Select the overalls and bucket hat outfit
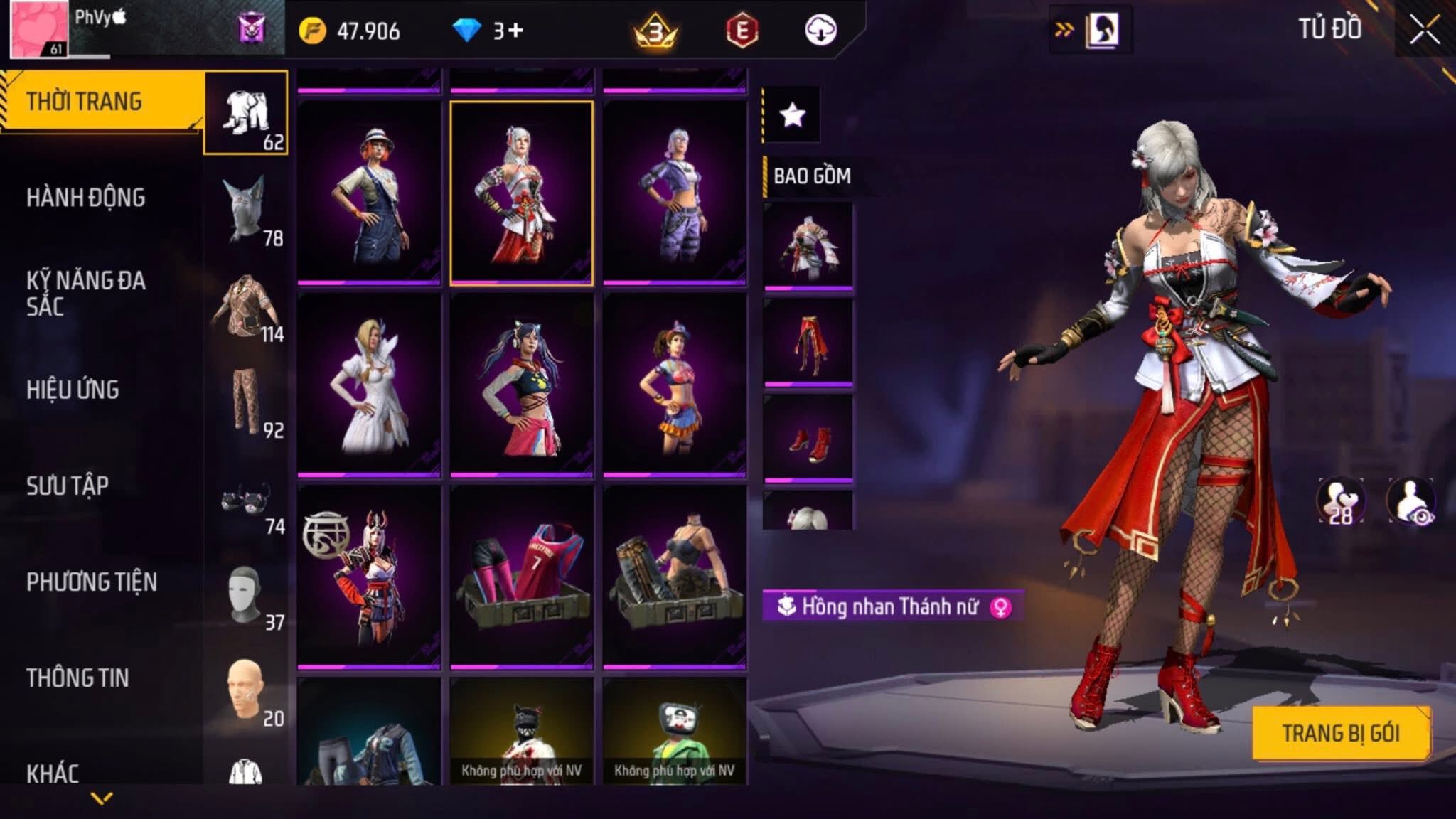1456x819 pixels. [369, 193]
